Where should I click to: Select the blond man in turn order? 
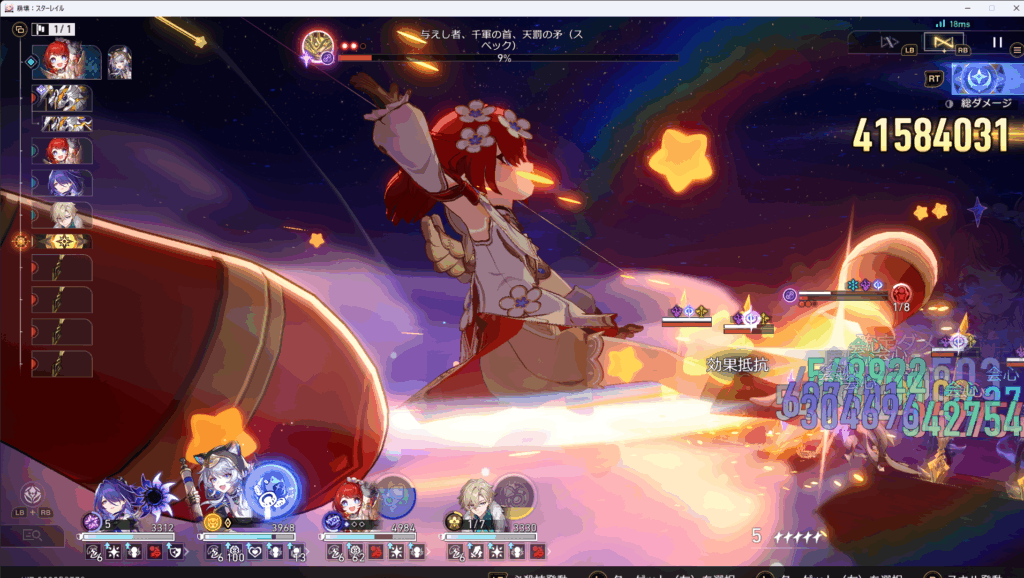click(65, 215)
